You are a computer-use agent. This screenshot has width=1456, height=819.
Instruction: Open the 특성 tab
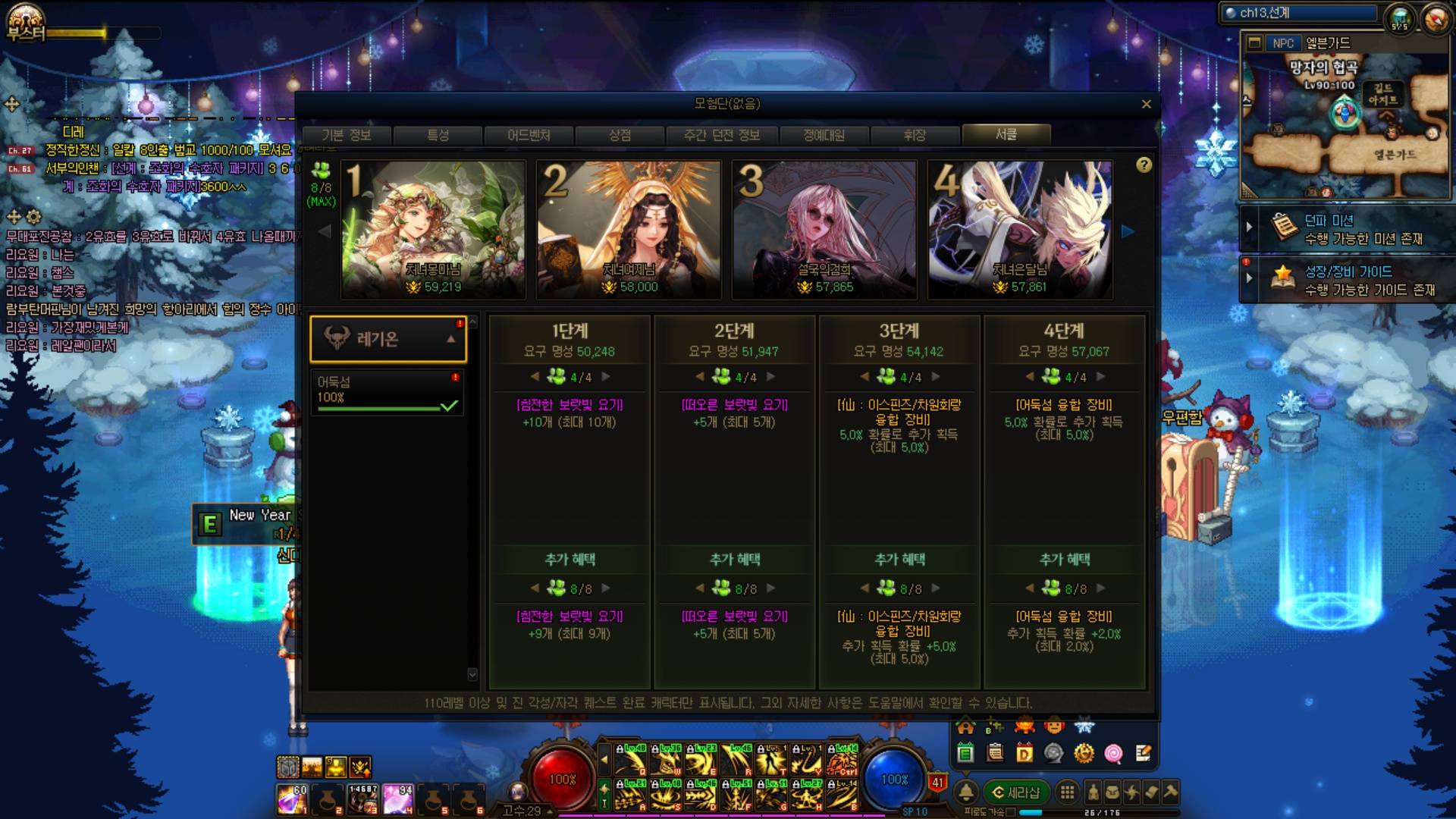point(438,135)
